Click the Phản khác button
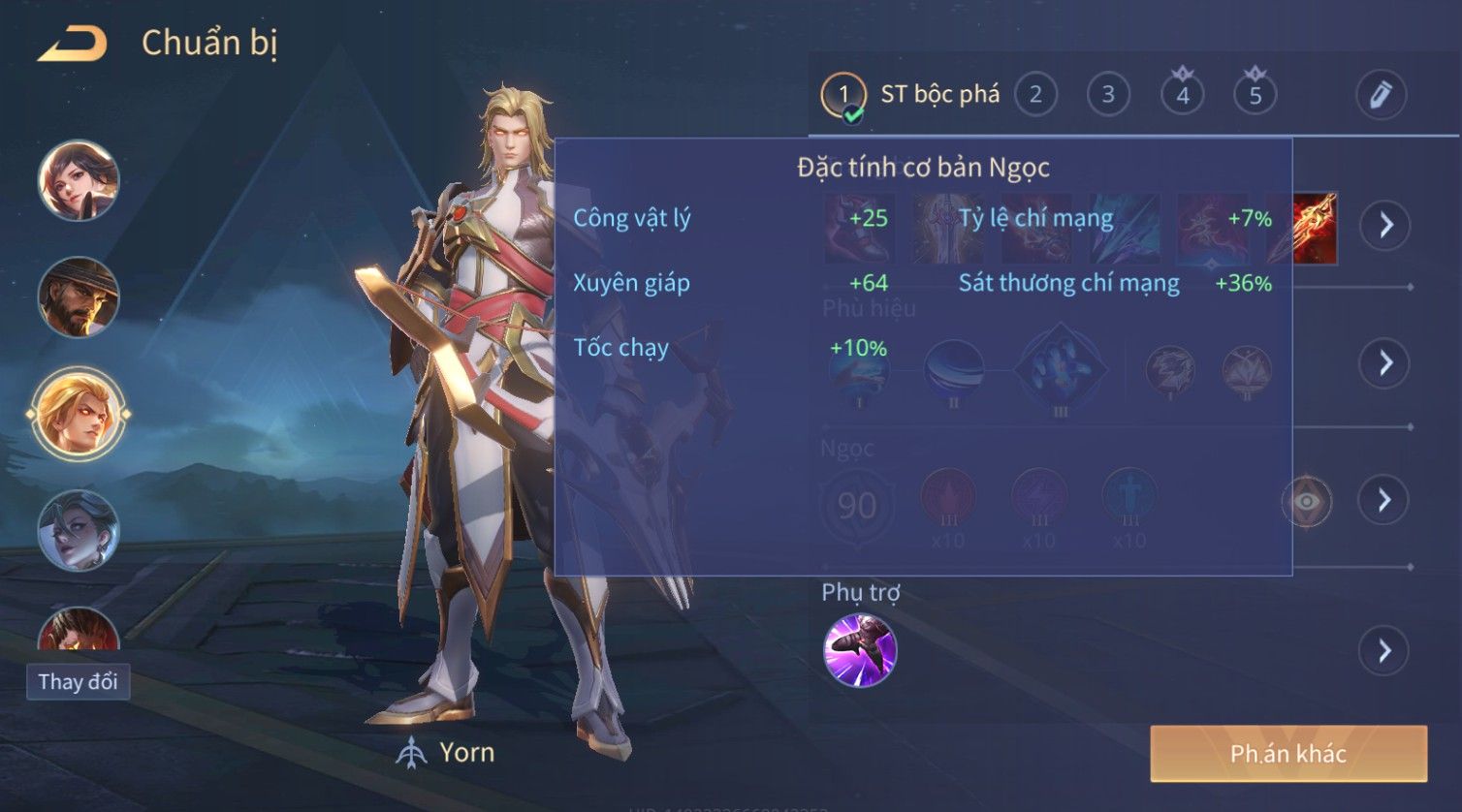 pyautogui.click(x=1288, y=754)
